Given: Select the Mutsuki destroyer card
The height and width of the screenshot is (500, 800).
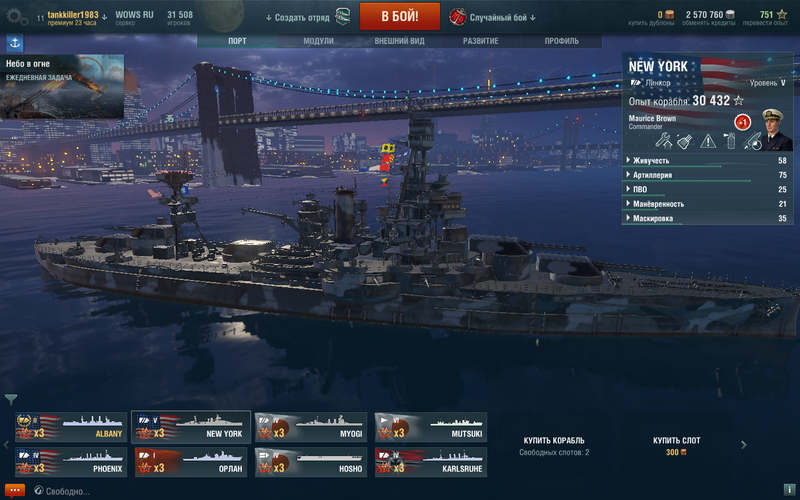Looking at the screenshot, I should [431, 427].
